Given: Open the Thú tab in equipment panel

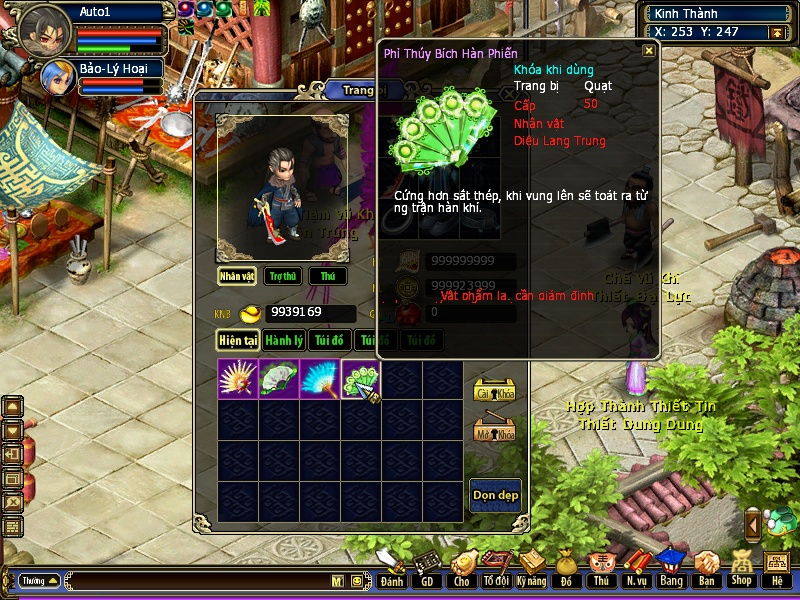Looking at the screenshot, I should (328, 276).
